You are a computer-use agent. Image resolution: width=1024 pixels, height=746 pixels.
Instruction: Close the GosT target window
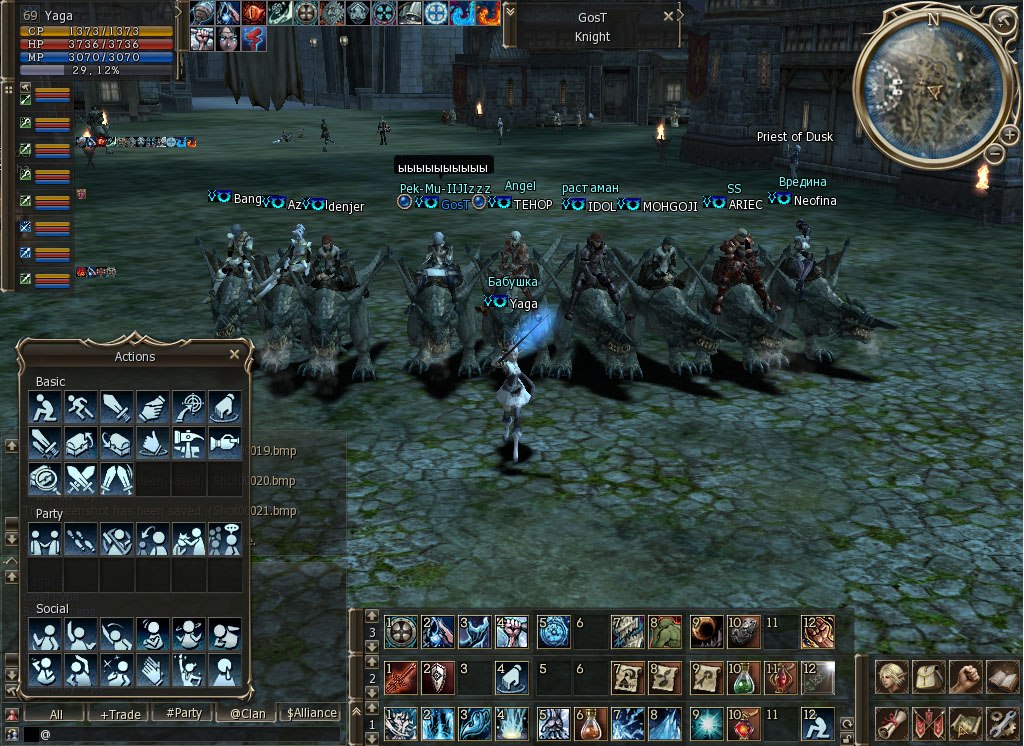[669, 17]
